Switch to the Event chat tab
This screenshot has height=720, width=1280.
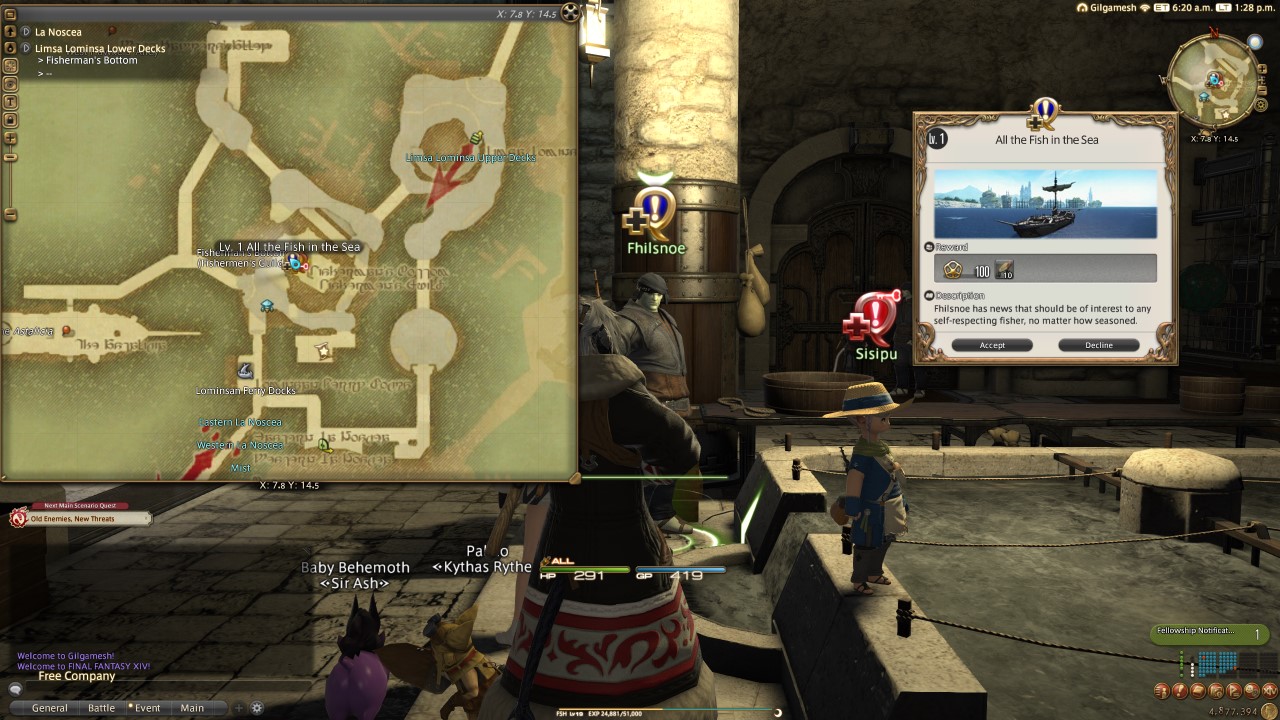147,707
